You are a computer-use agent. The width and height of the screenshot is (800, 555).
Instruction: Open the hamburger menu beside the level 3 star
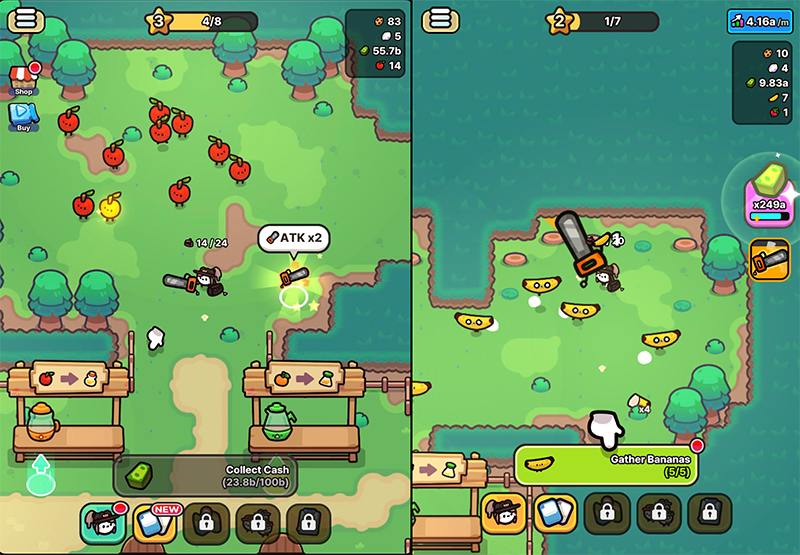[x=25, y=20]
